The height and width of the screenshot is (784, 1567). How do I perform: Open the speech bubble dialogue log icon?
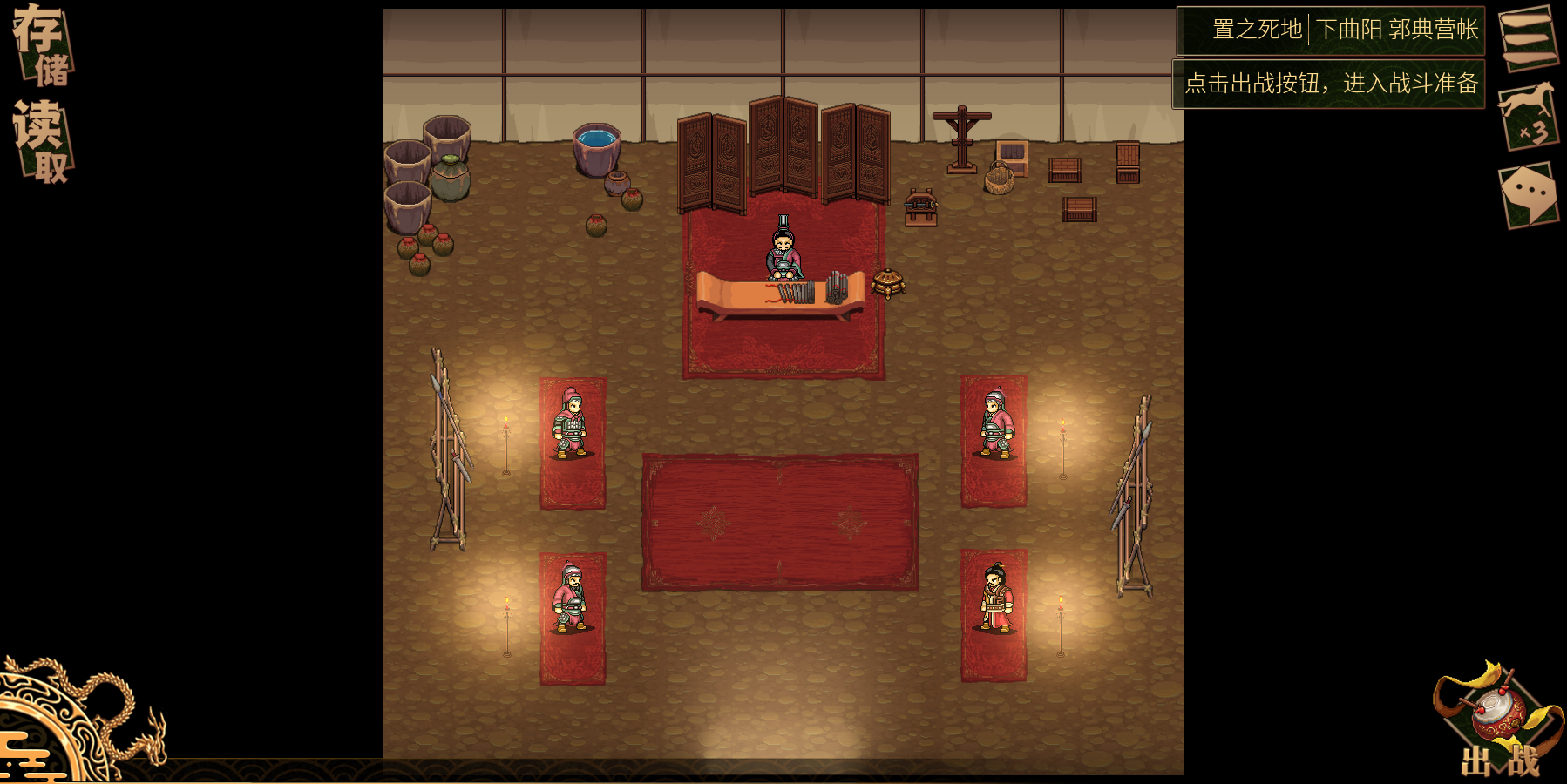1529,194
